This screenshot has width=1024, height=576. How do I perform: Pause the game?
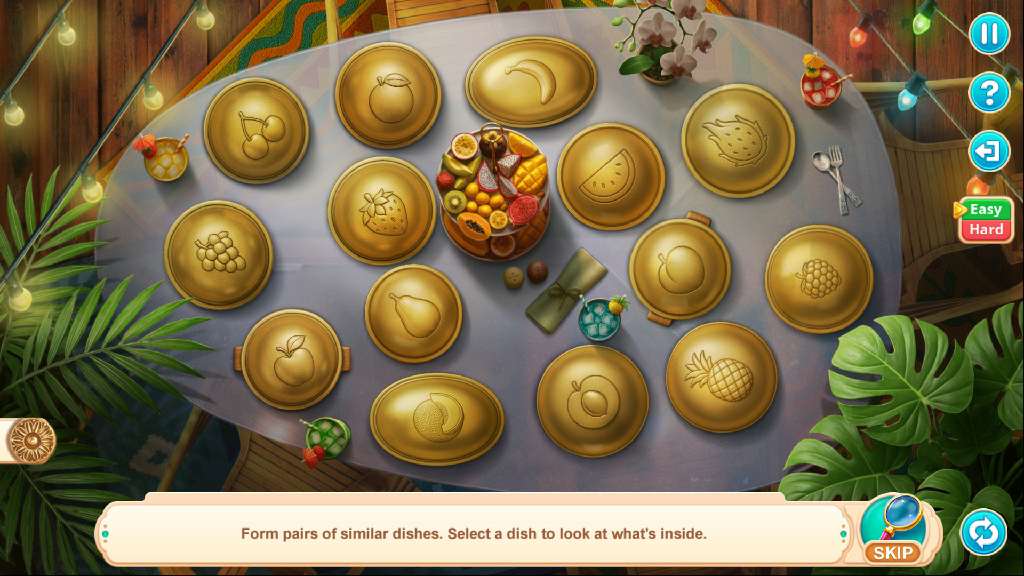tap(988, 35)
